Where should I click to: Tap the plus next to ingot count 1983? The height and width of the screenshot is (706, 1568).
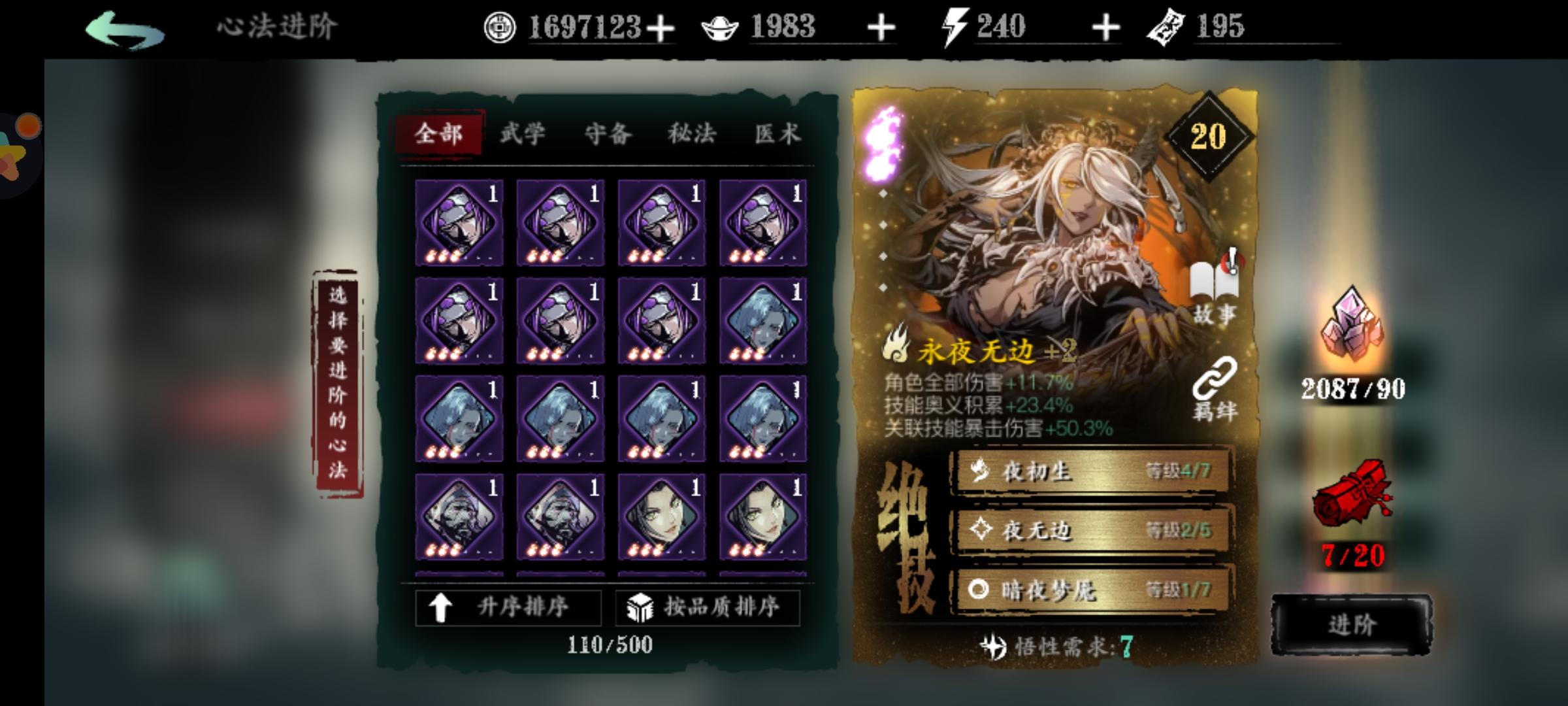coord(881,27)
